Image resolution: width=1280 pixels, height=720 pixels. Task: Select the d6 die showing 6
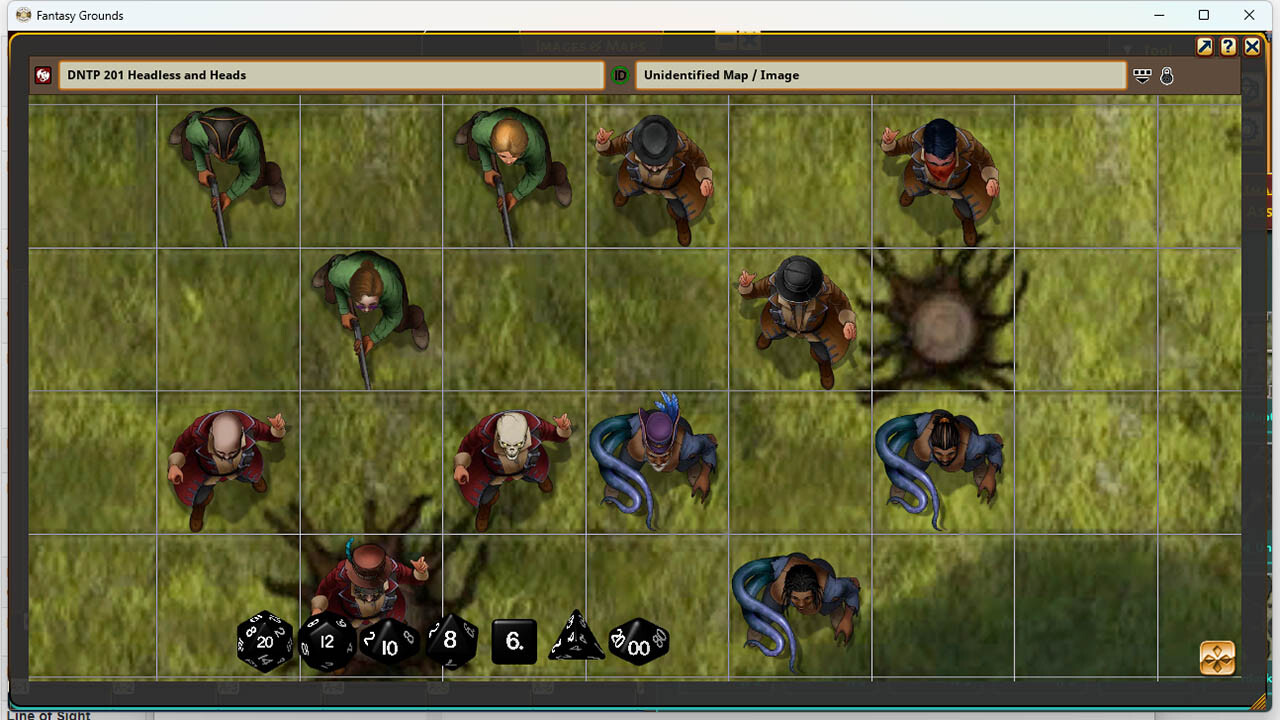513,643
